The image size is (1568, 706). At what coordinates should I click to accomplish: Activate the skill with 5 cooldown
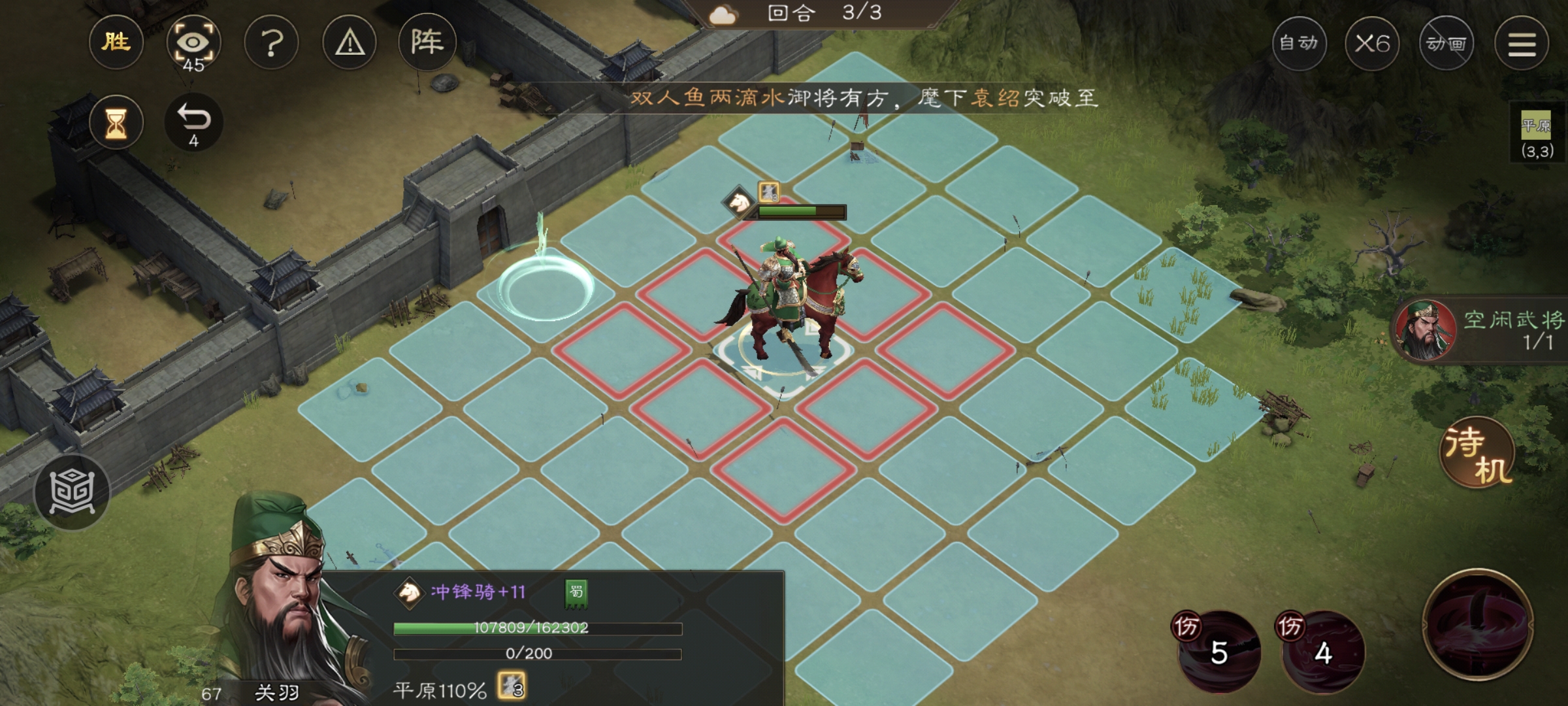1218,650
